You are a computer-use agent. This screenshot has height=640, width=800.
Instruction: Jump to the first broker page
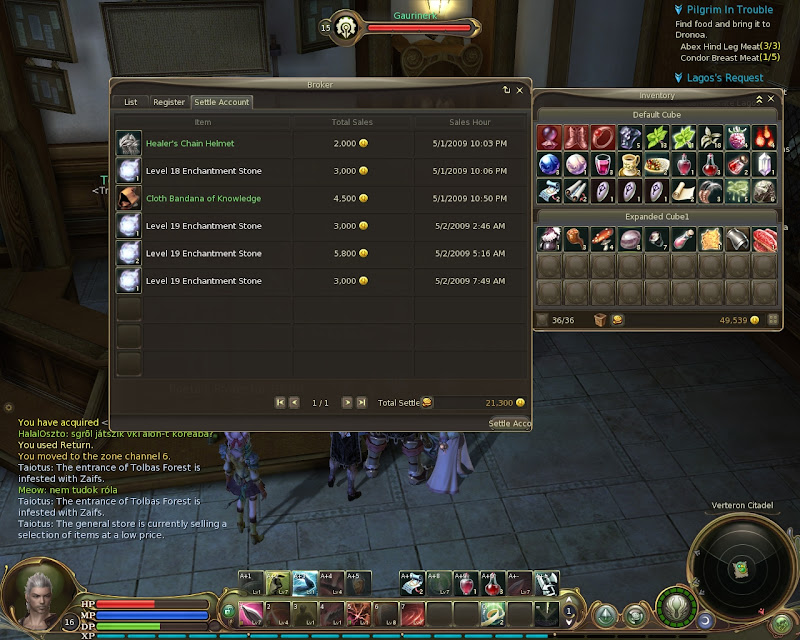[280, 402]
